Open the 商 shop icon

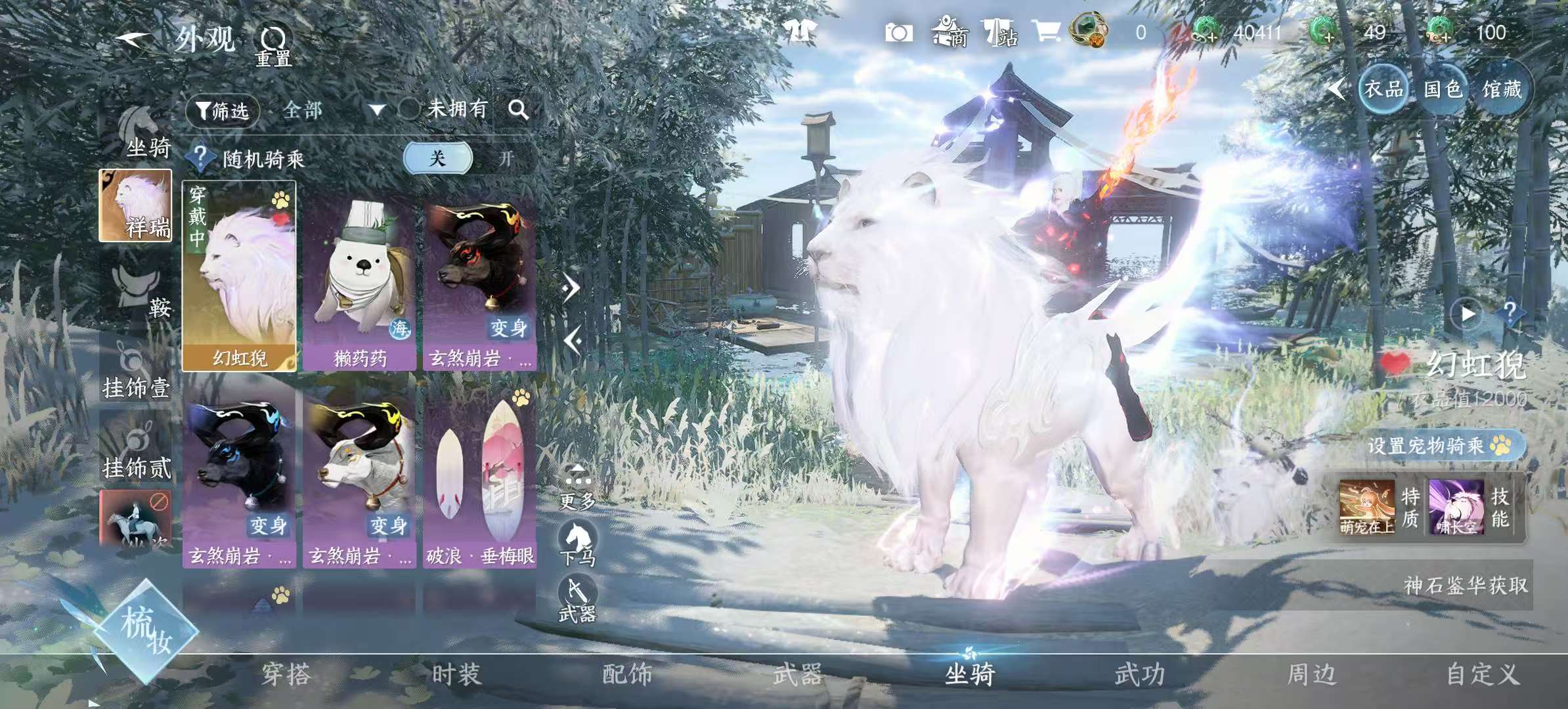point(949,33)
